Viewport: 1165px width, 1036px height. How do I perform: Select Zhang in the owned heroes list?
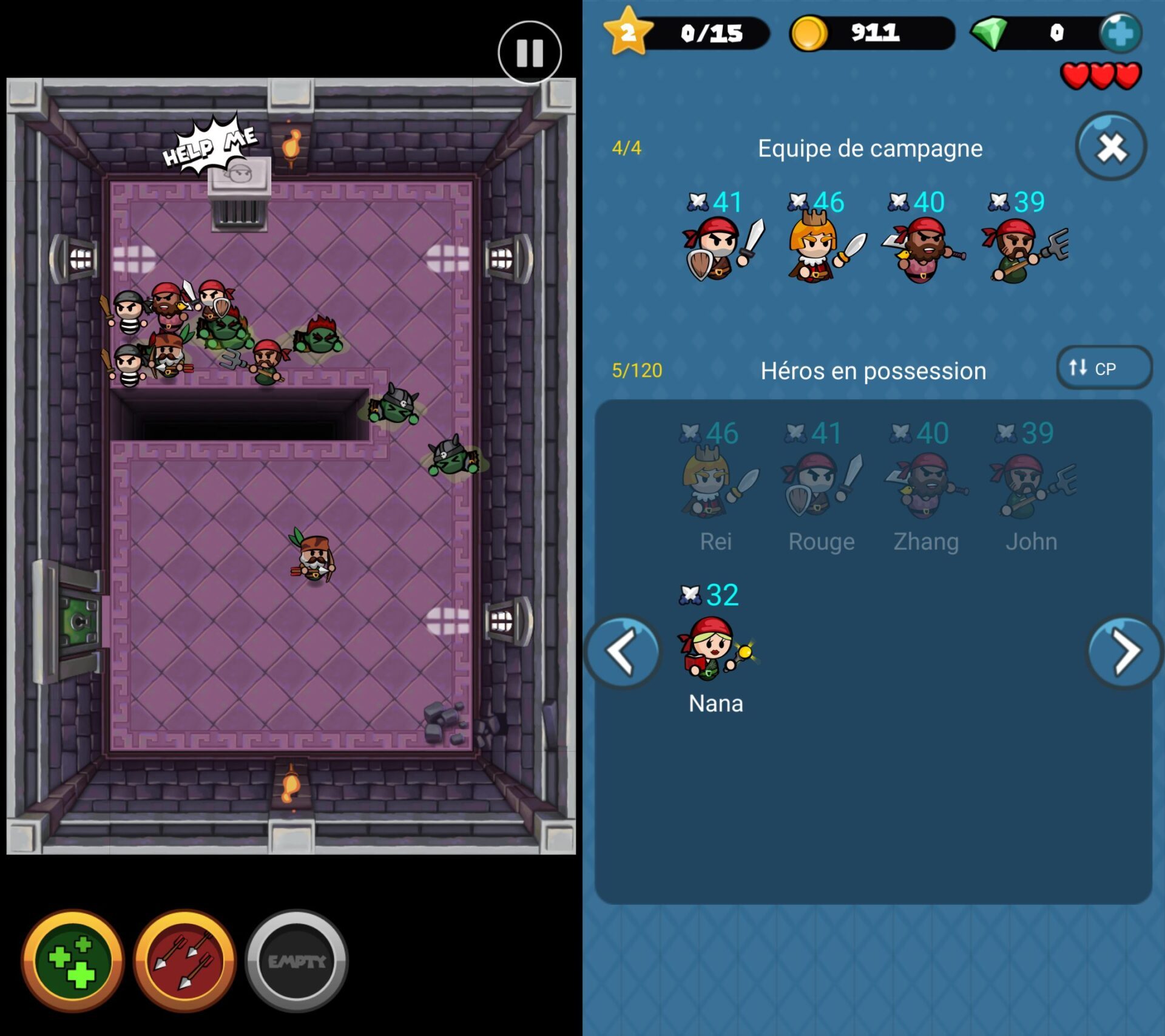[x=926, y=486]
